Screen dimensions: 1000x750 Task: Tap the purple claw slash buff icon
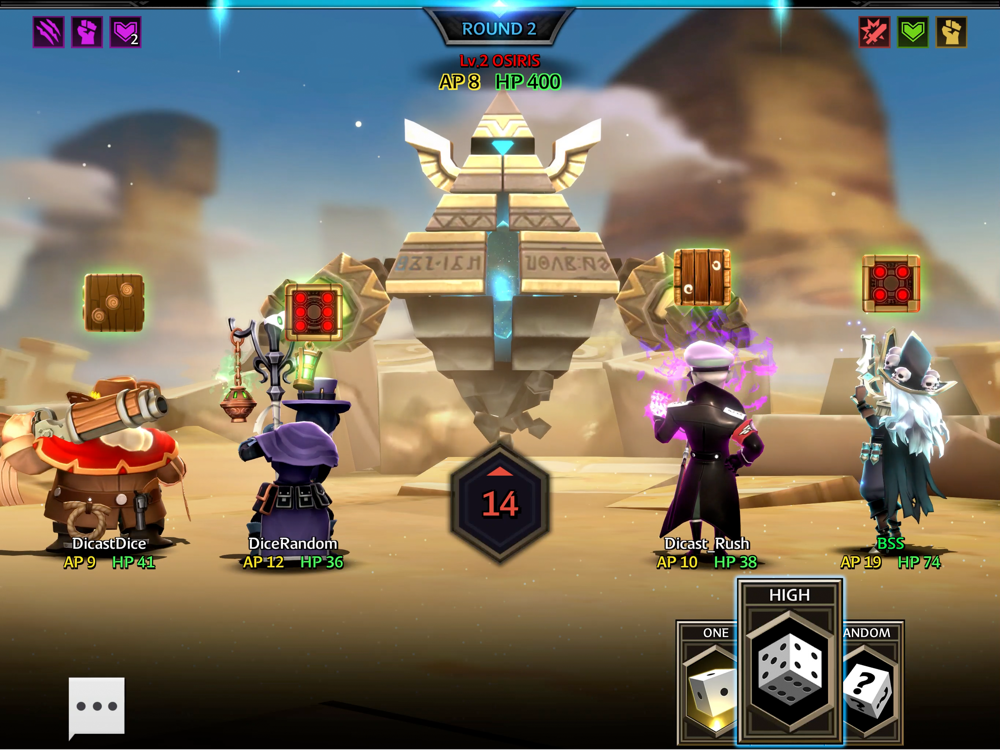click(x=48, y=32)
